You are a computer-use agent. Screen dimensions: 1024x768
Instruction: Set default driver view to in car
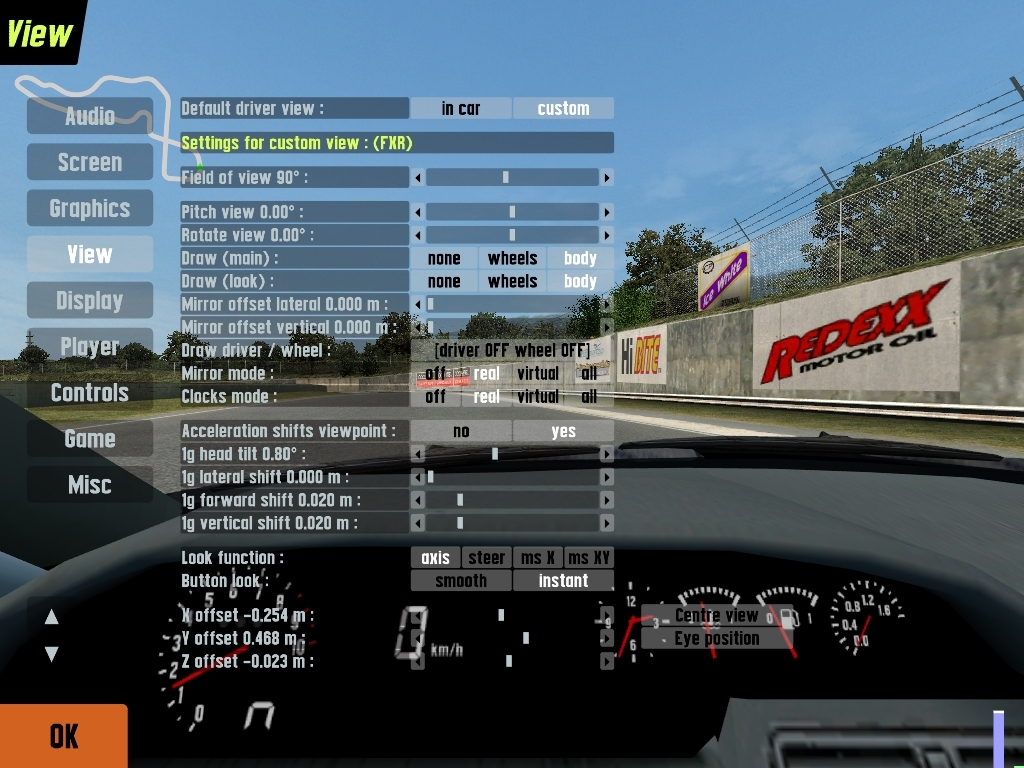pyautogui.click(x=461, y=108)
